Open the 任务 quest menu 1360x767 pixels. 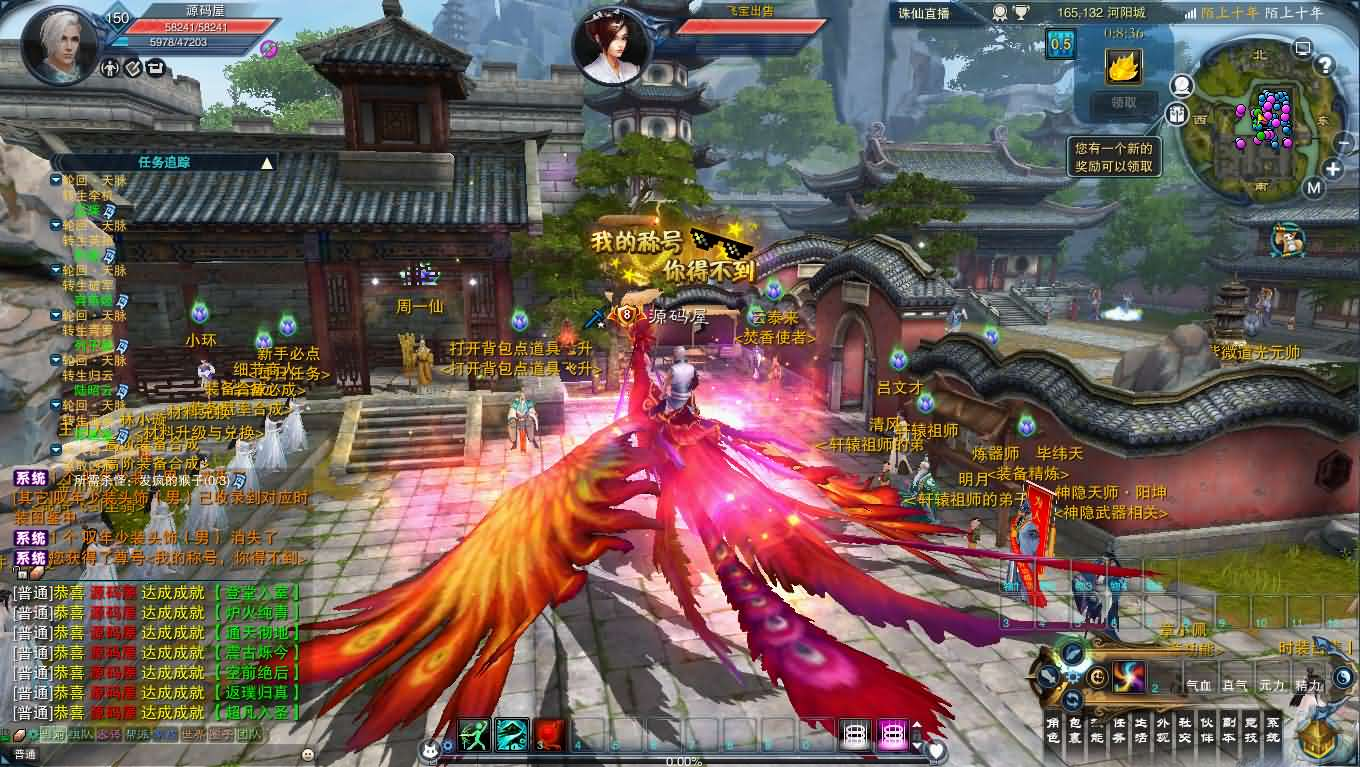point(1119,729)
